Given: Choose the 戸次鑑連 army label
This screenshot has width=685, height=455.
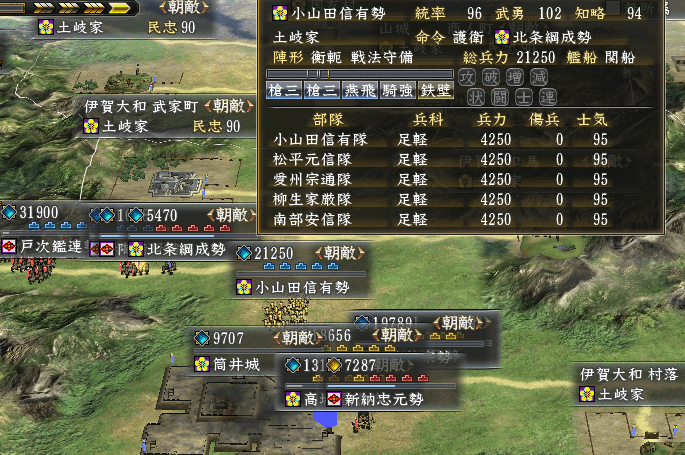Looking at the screenshot, I should (42, 247).
